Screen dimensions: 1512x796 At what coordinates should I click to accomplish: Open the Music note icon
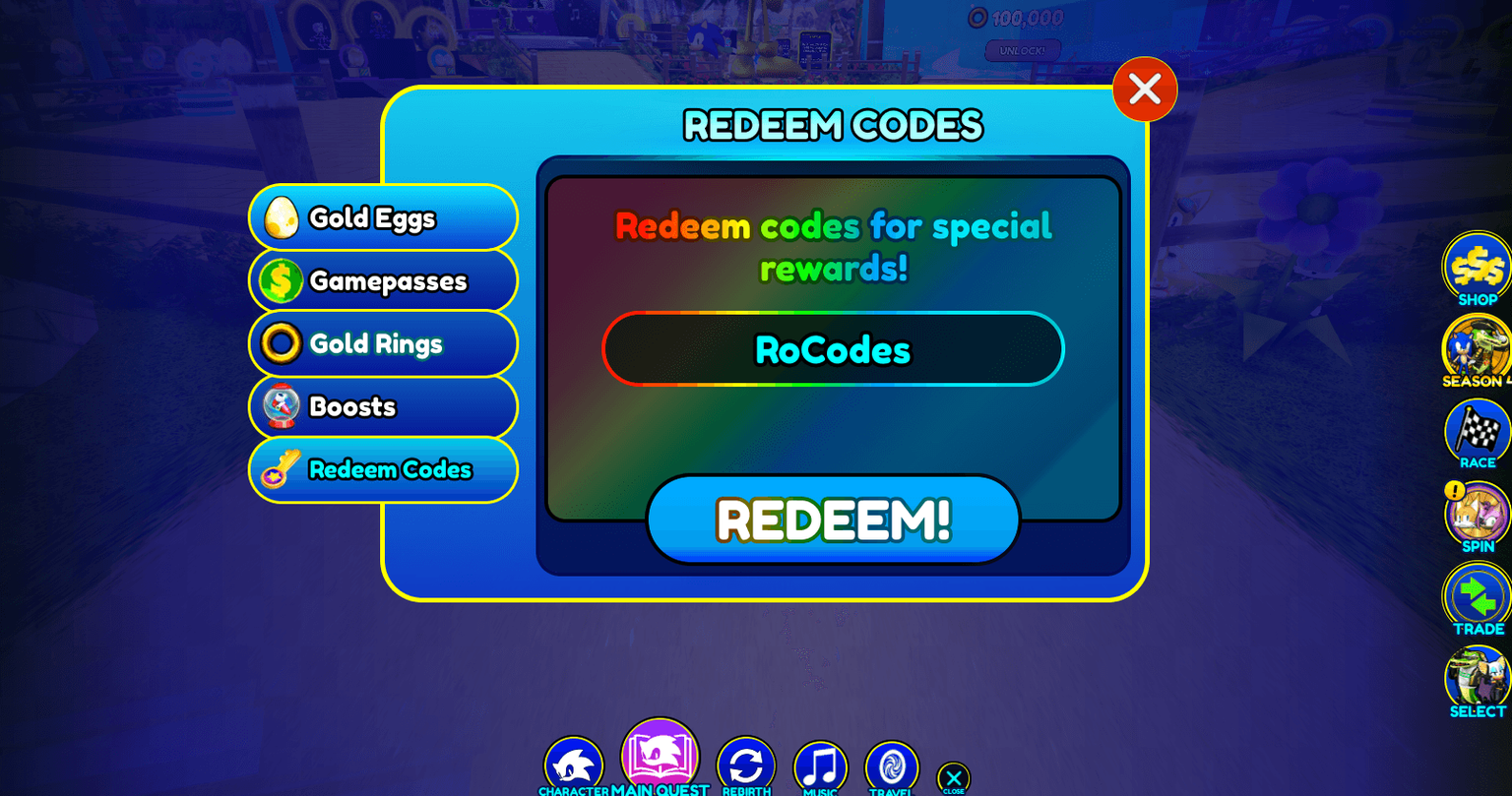click(820, 765)
